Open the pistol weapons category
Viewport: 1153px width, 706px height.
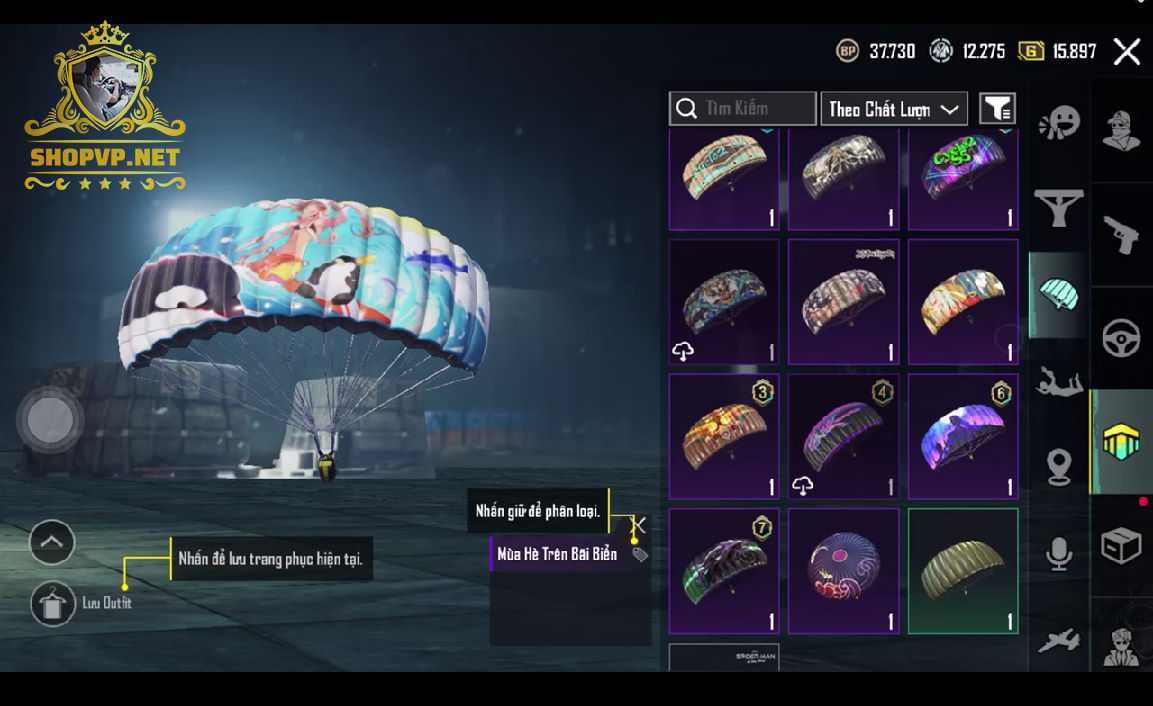1121,235
